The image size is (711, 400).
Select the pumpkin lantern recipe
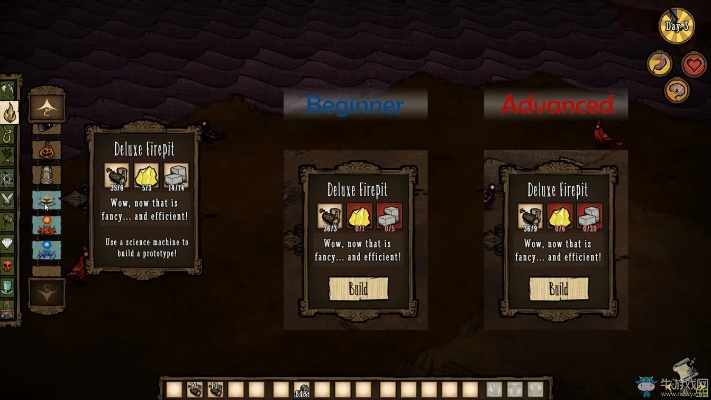click(x=46, y=151)
